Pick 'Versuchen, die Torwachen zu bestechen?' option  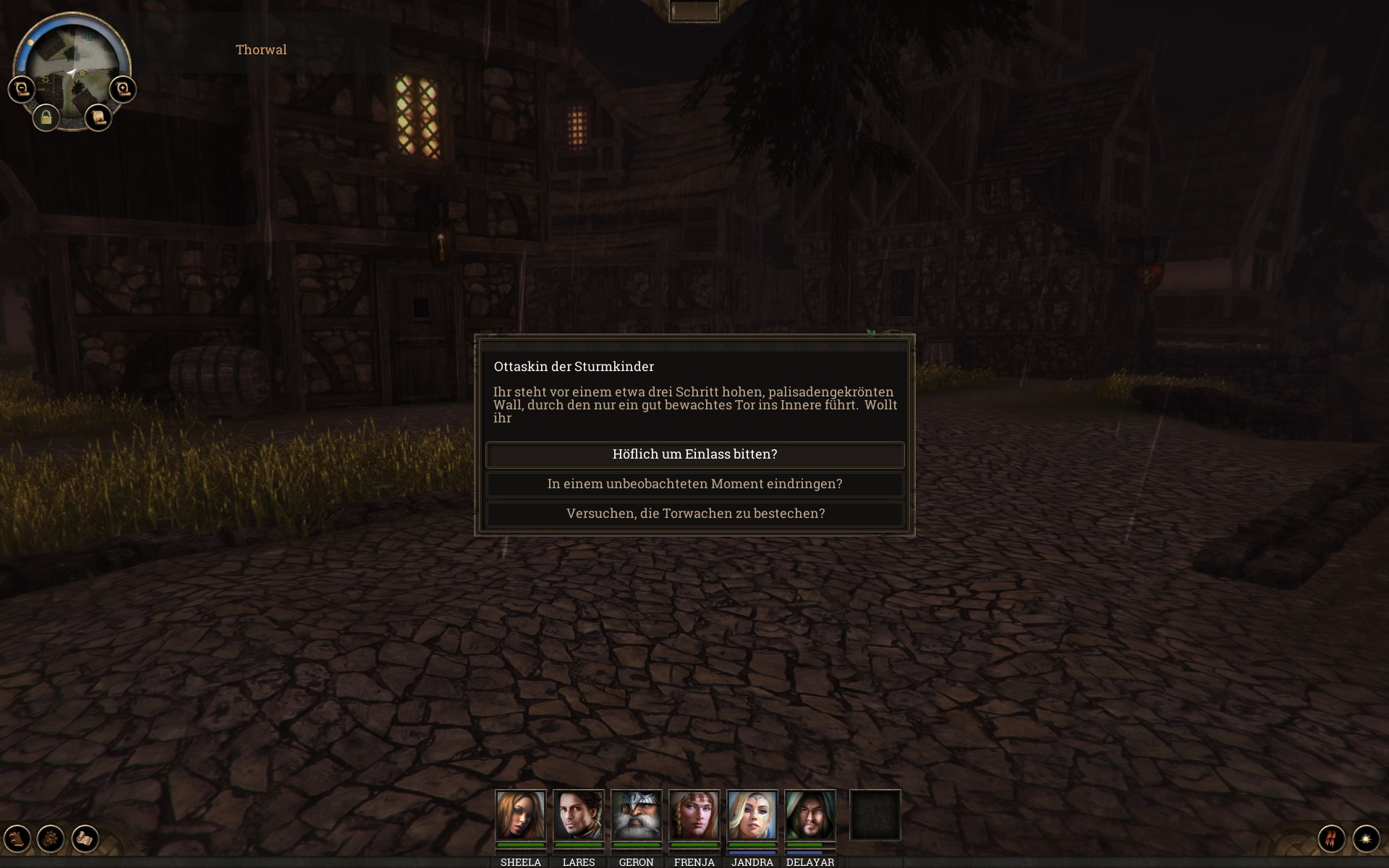tap(694, 514)
